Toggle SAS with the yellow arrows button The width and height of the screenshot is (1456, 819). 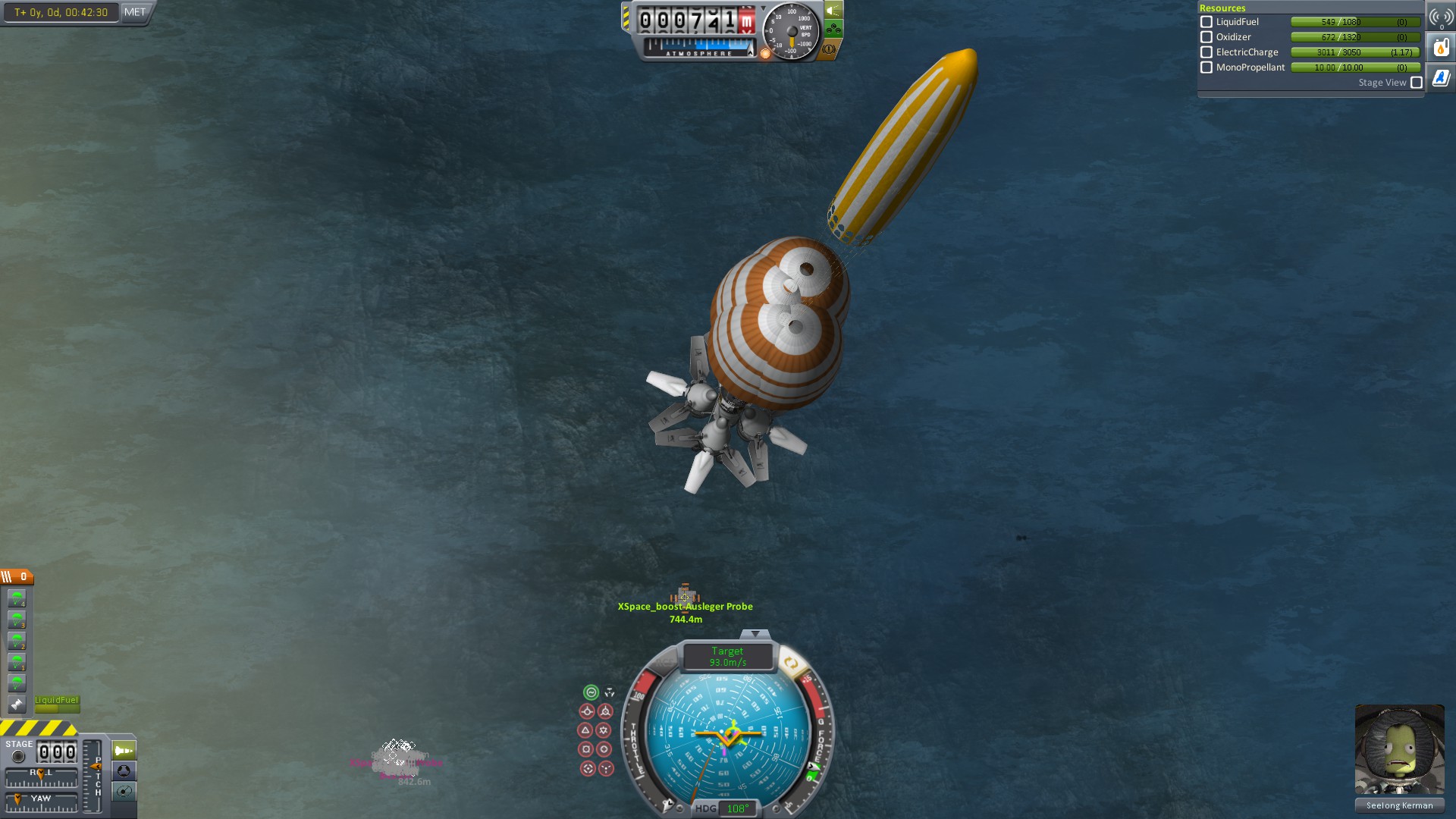[790, 664]
